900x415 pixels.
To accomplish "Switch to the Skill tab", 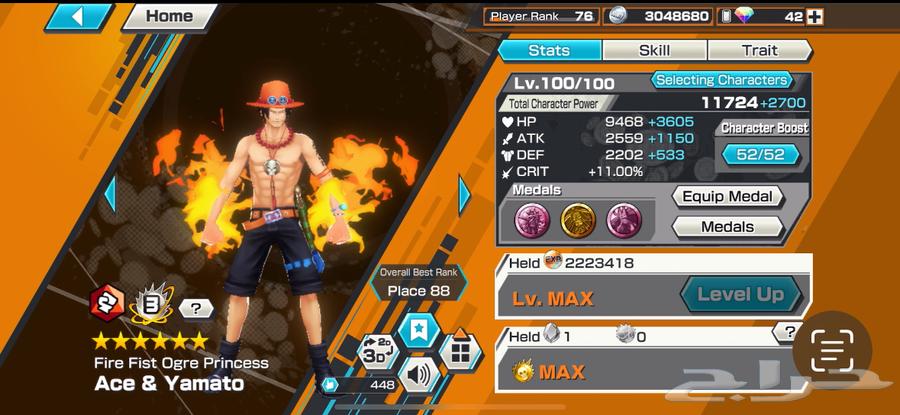I will [x=655, y=50].
